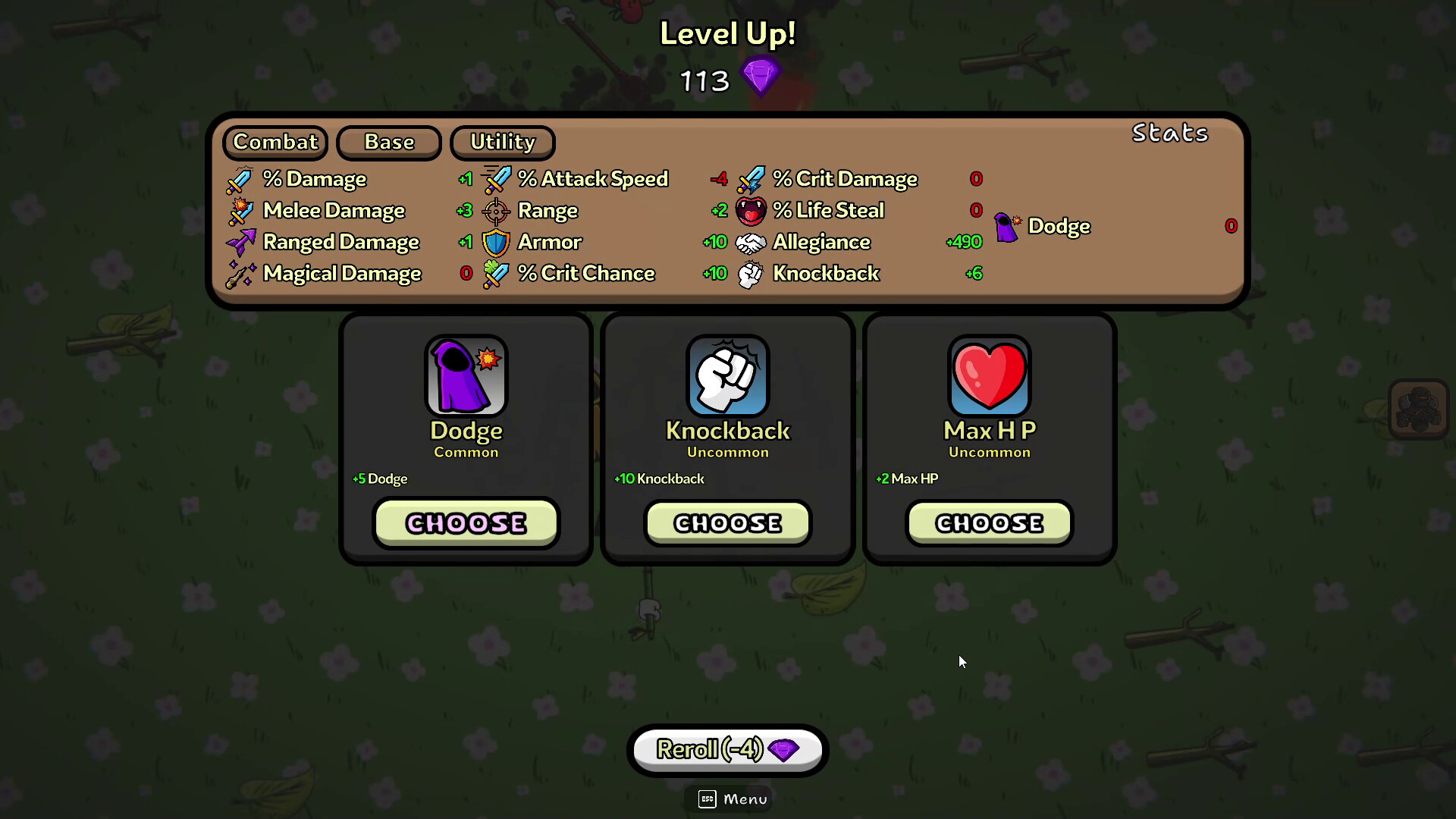
Task: Click the Armor shield icon
Action: 497,242
